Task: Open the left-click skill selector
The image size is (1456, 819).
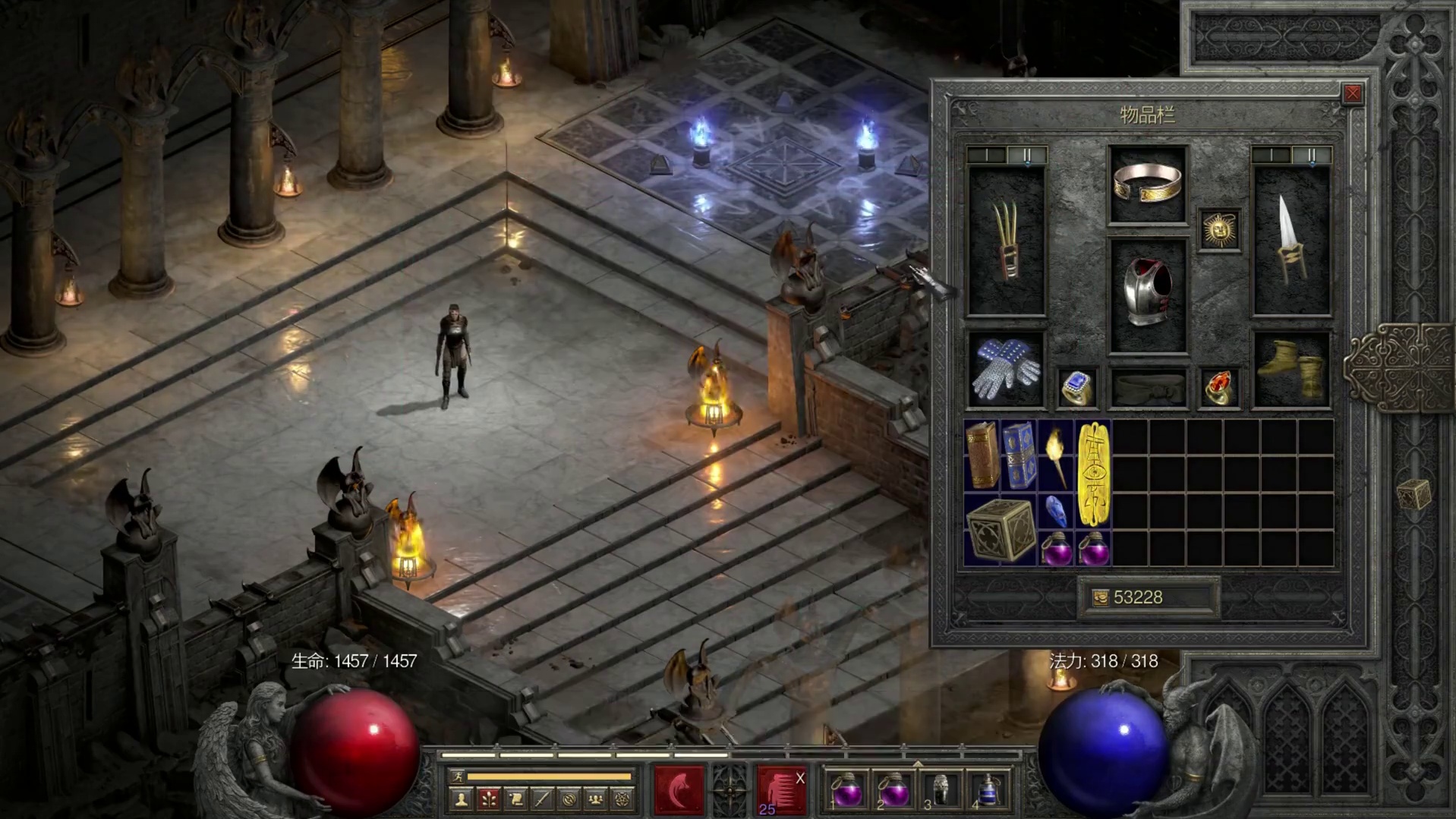Action: click(x=679, y=789)
